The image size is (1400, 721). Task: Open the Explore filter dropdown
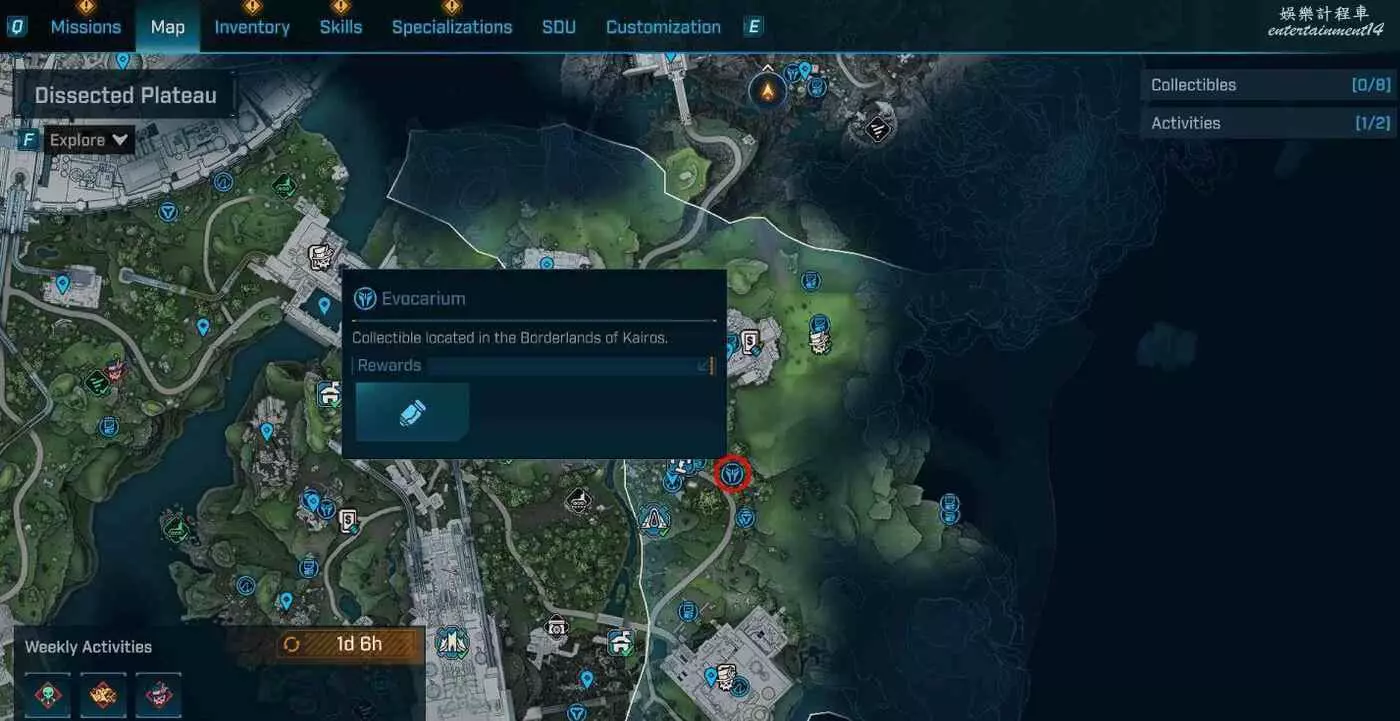[x=90, y=140]
